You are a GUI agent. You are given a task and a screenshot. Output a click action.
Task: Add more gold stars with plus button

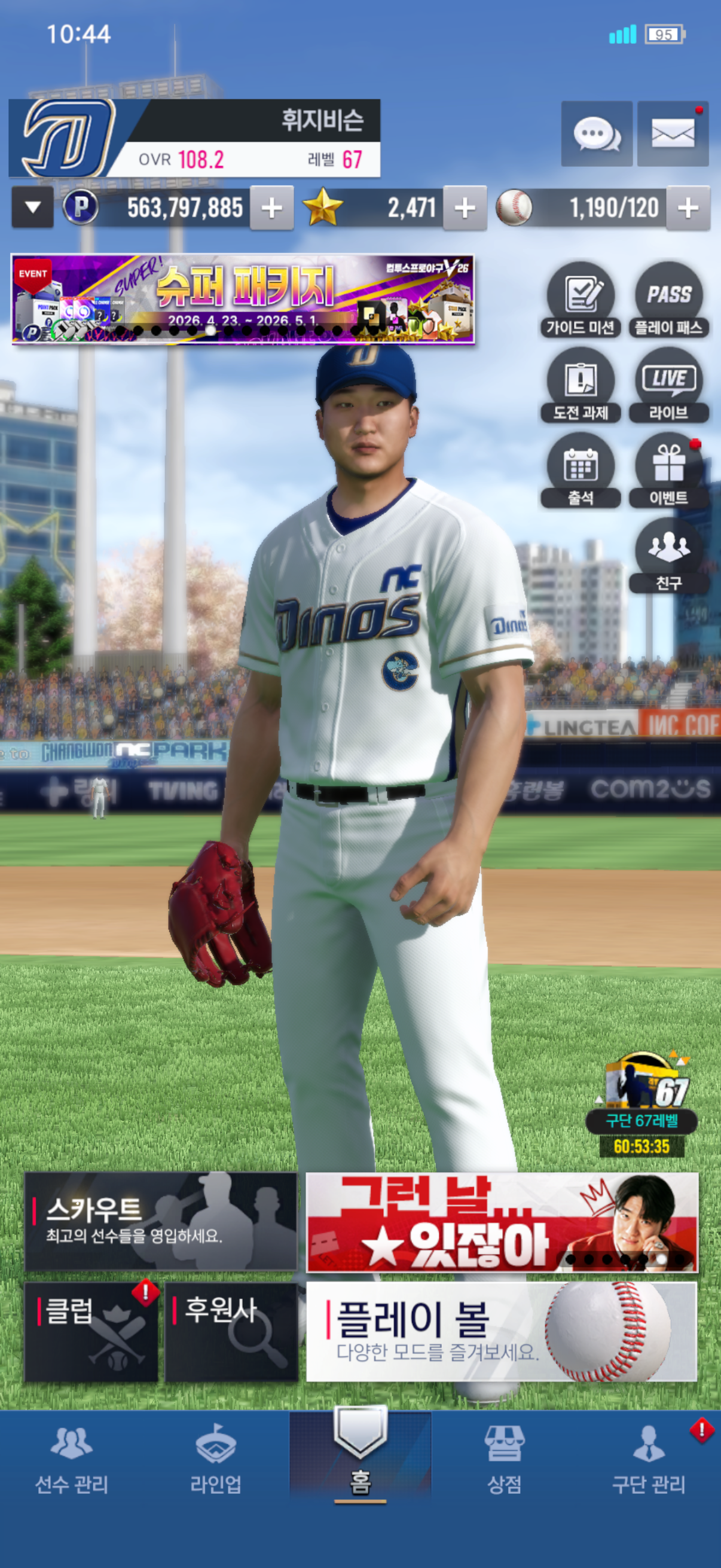point(465,208)
